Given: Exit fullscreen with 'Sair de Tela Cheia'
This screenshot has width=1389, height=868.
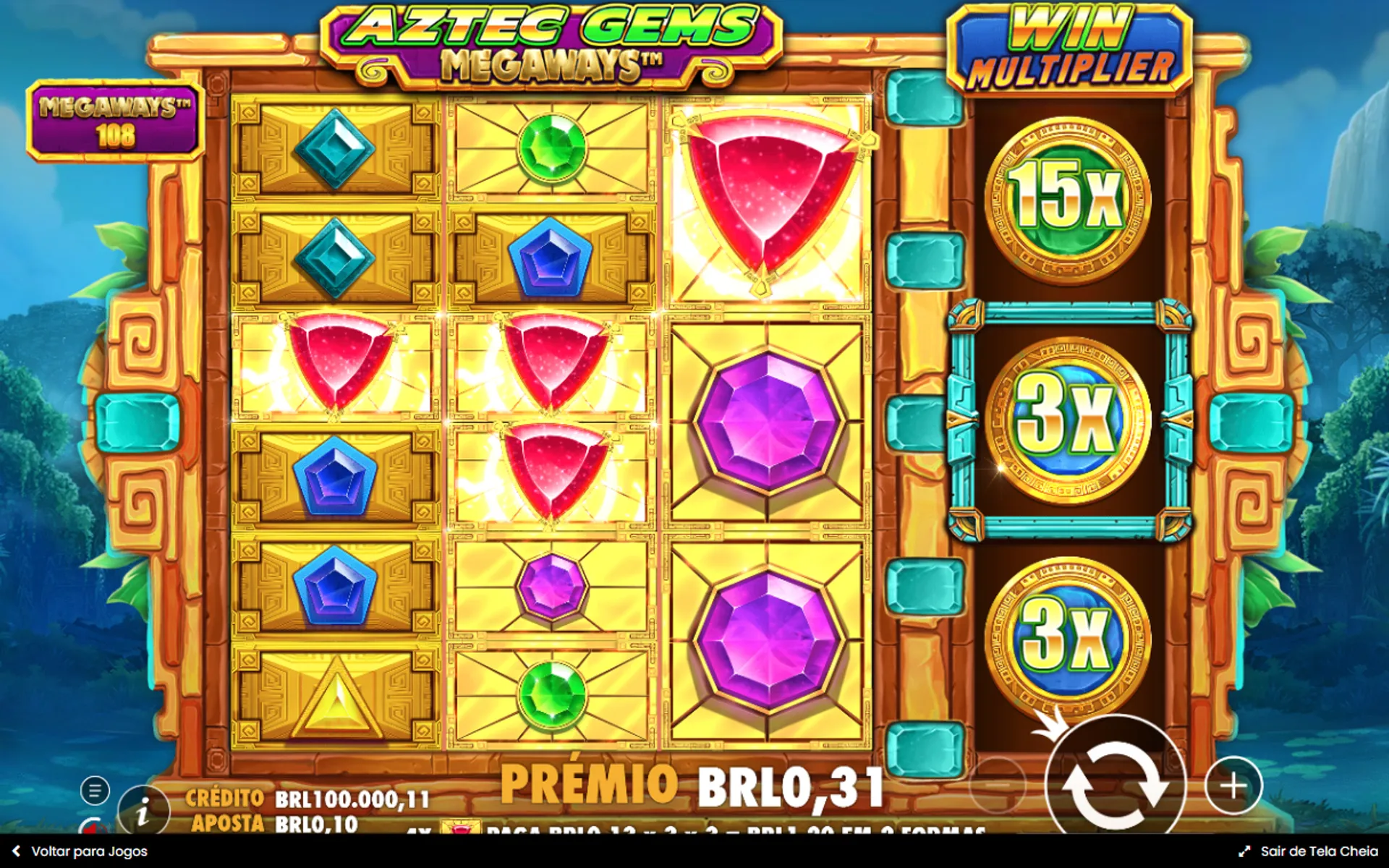Looking at the screenshot, I should (x=1310, y=851).
